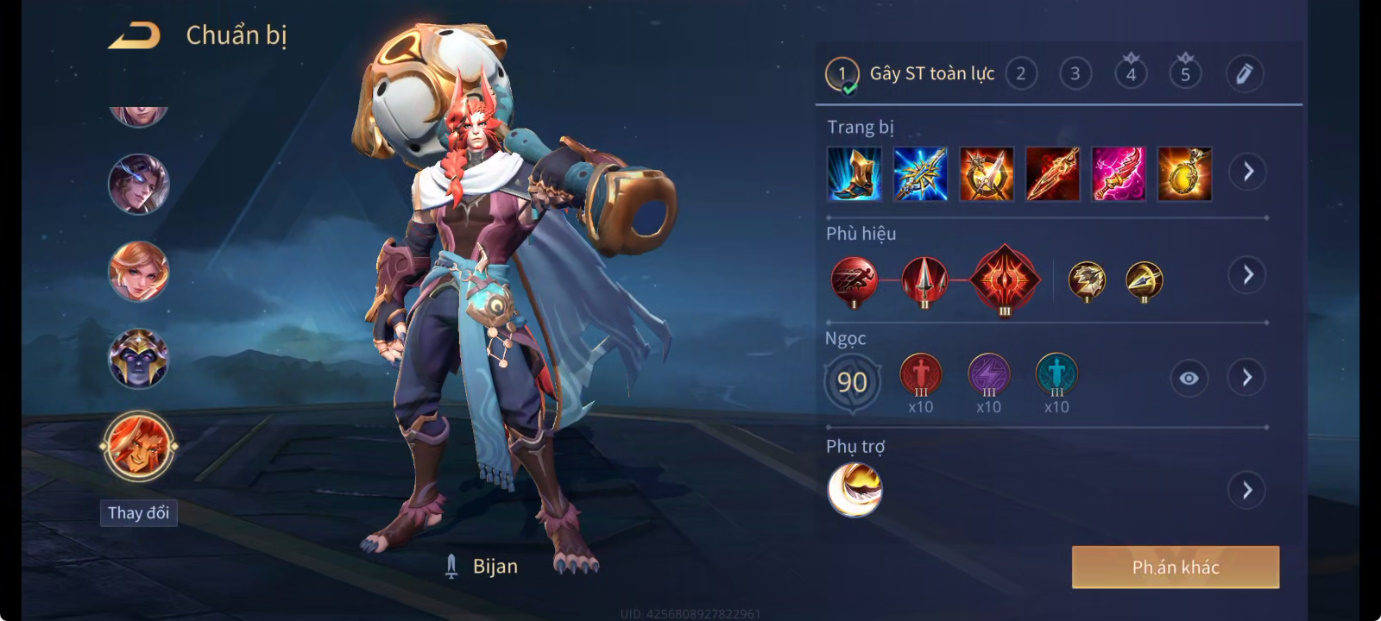Click the Phản khắc button
The width and height of the screenshot is (1381, 621).
click(x=1175, y=567)
